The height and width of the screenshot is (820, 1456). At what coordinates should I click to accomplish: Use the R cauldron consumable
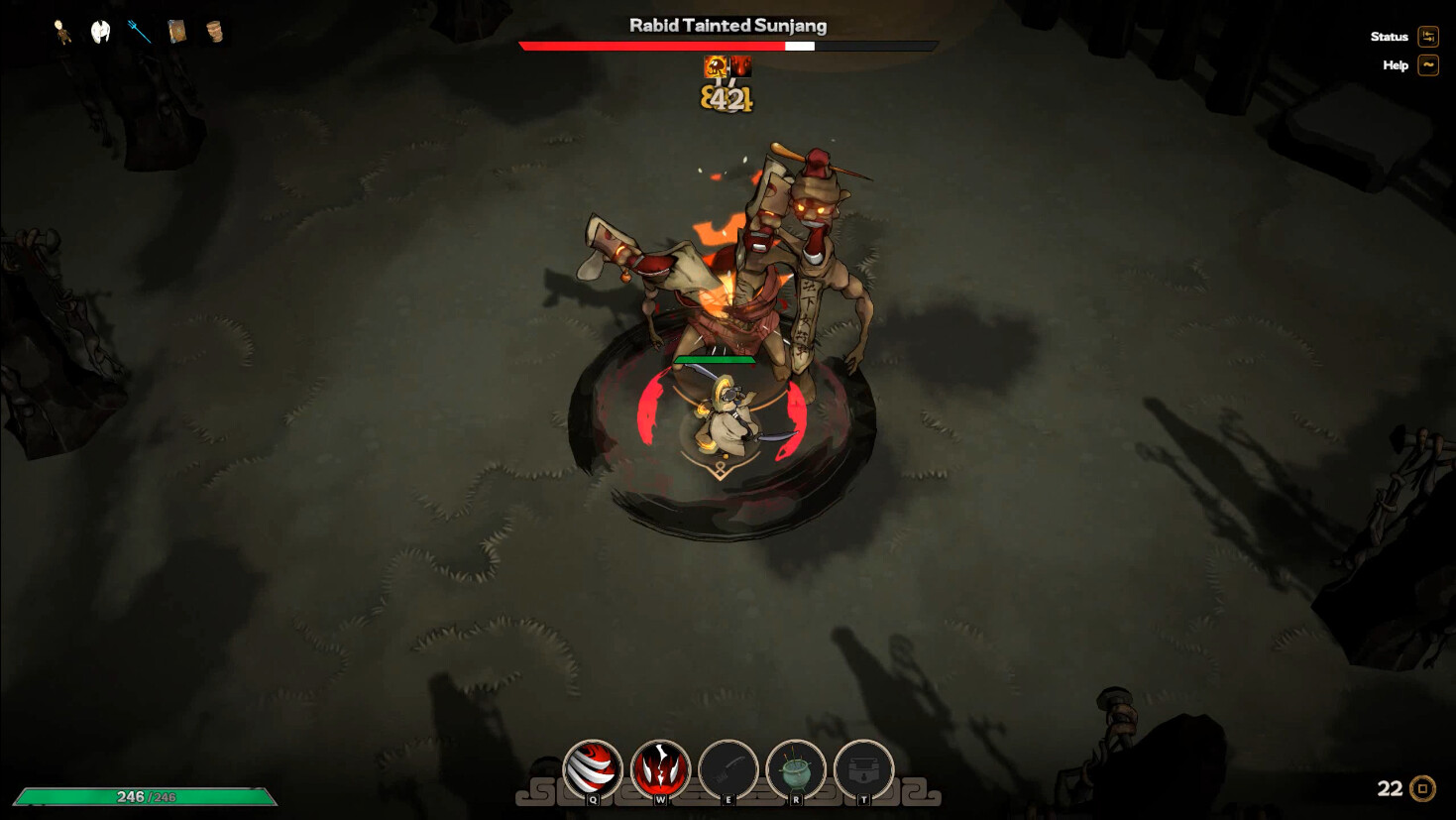(796, 770)
